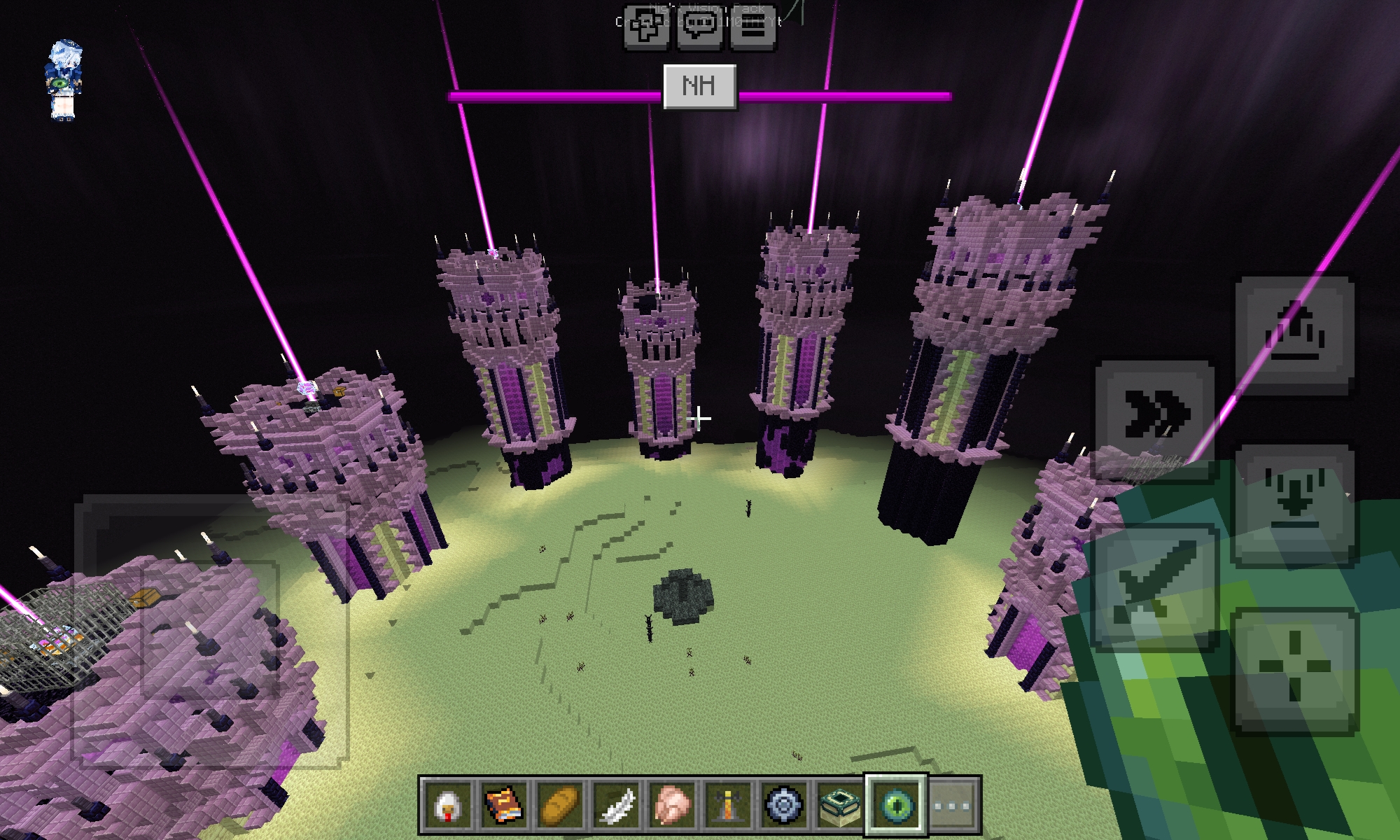Pick the raw chicken hotbar slot

[x=673, y=805]
